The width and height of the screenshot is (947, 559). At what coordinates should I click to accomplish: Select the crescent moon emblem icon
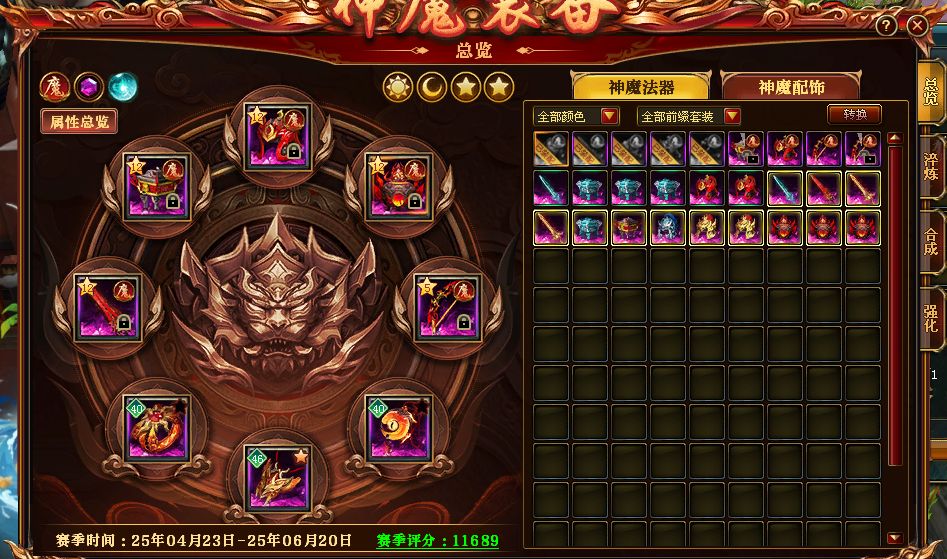[x=432, y=87]
